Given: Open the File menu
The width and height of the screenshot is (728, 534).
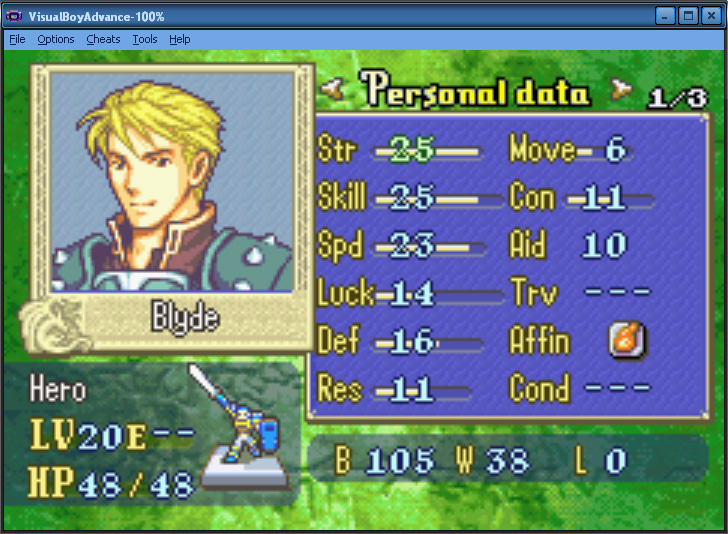Looking at the screenshot, I should (x=17, y=39).
